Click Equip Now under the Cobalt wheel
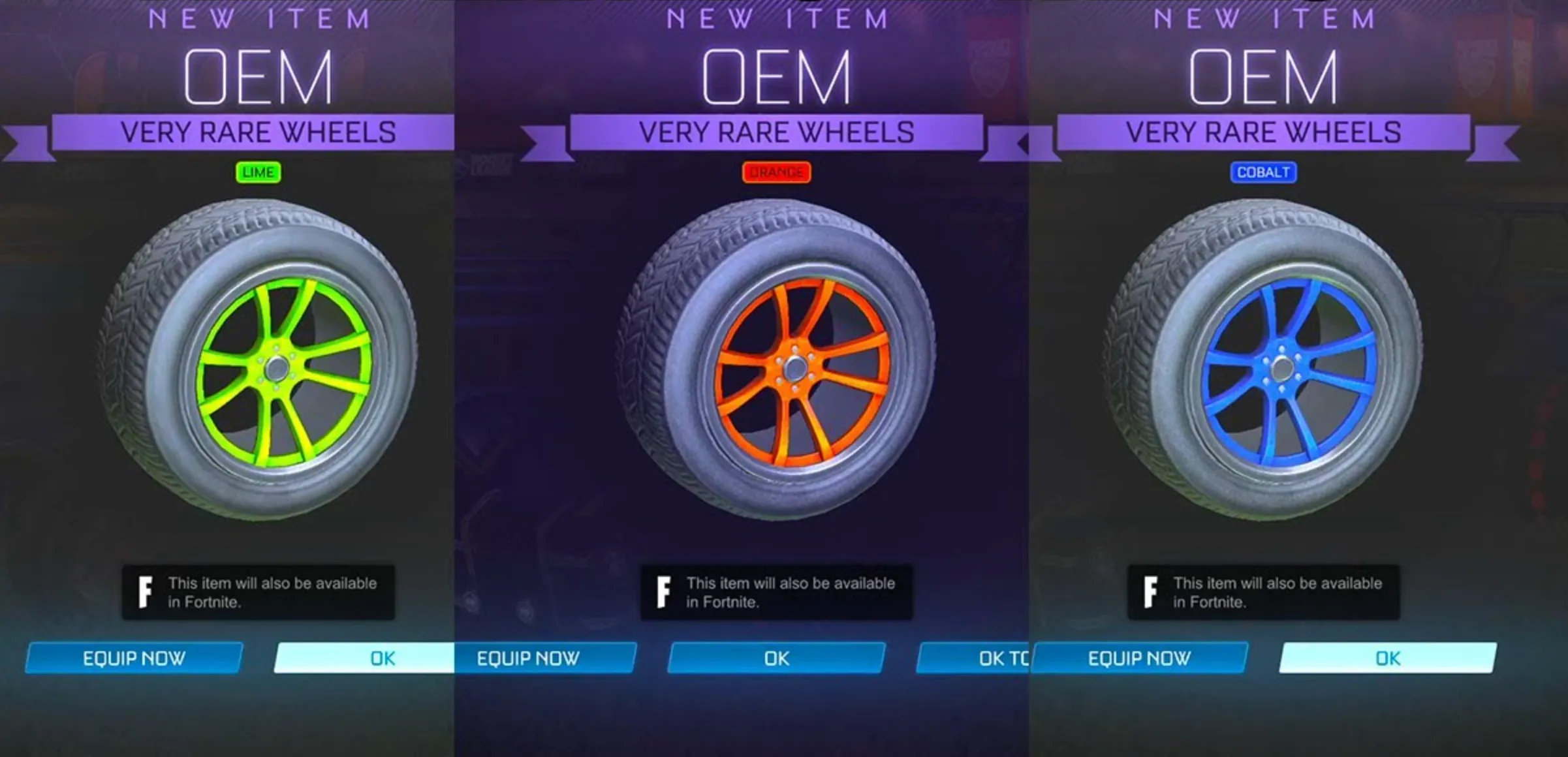The image size is (1568, 757). tap(1139, 659)
